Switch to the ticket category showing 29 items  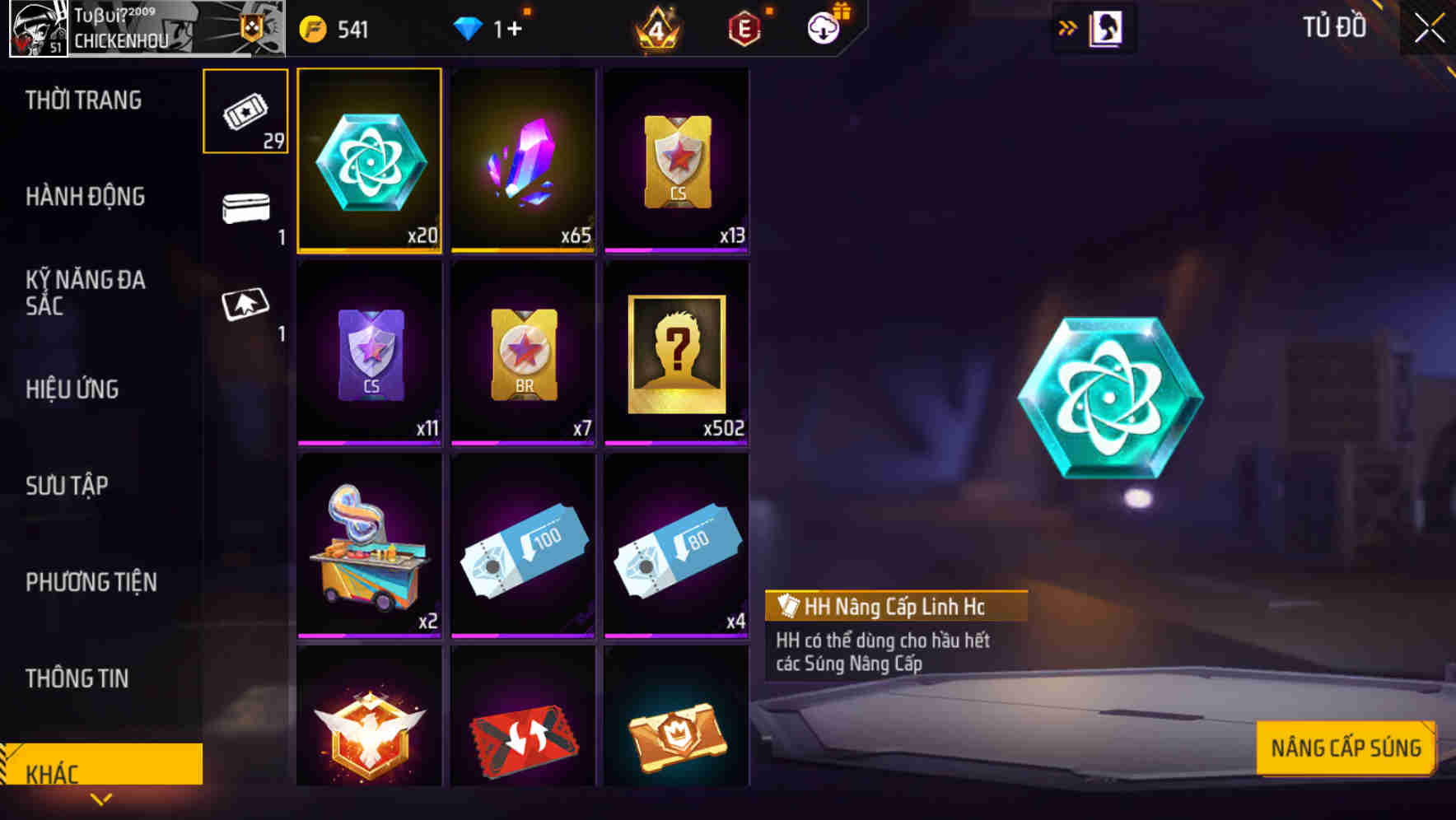pyautogui.click(x=245, y=109)
